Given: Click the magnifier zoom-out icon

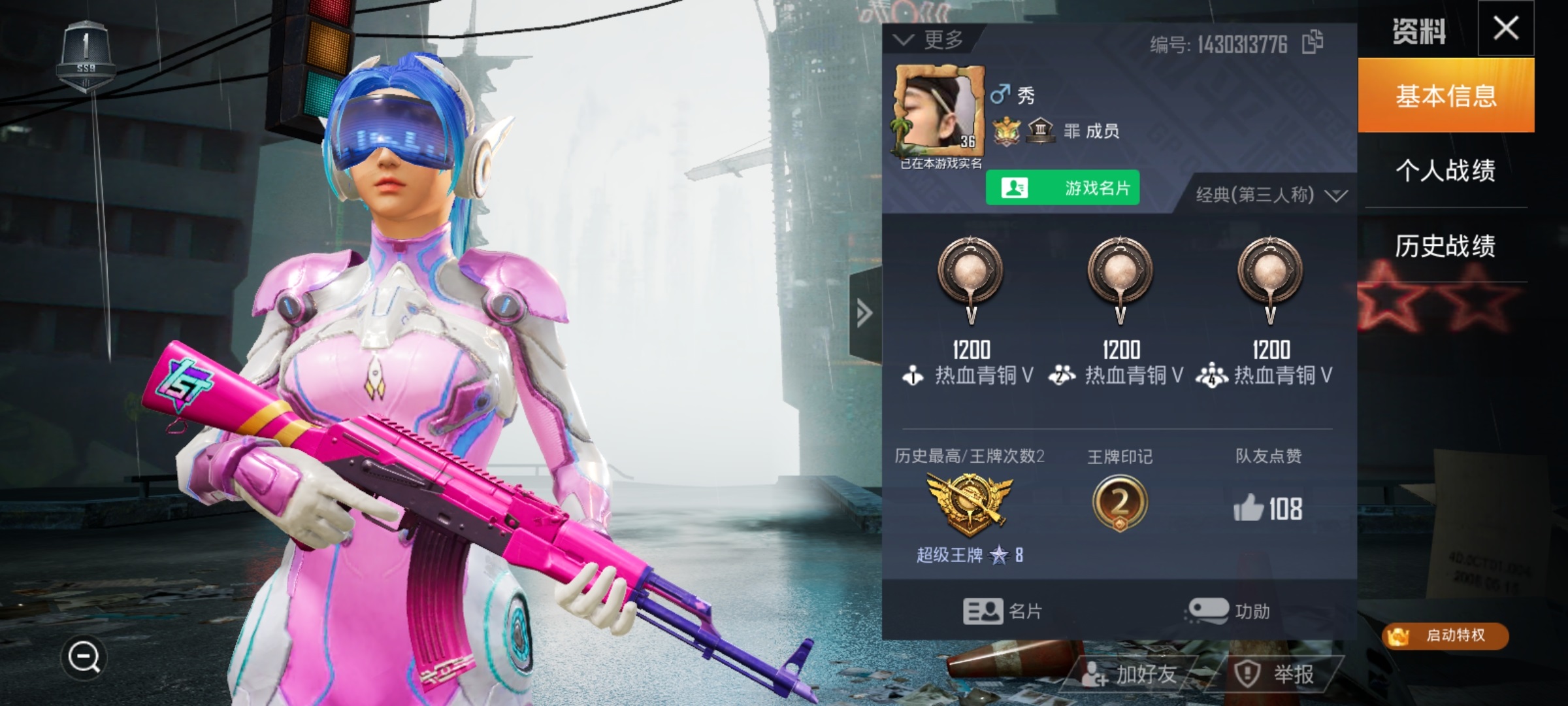Looking at the screenshot, I should tap(84, 657).
